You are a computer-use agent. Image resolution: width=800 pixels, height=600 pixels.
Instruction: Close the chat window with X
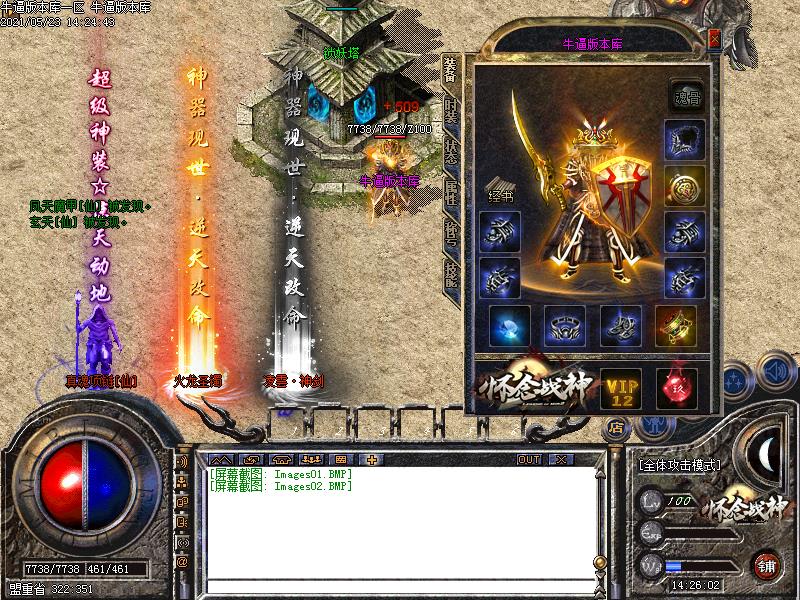[x=560, y=459]
